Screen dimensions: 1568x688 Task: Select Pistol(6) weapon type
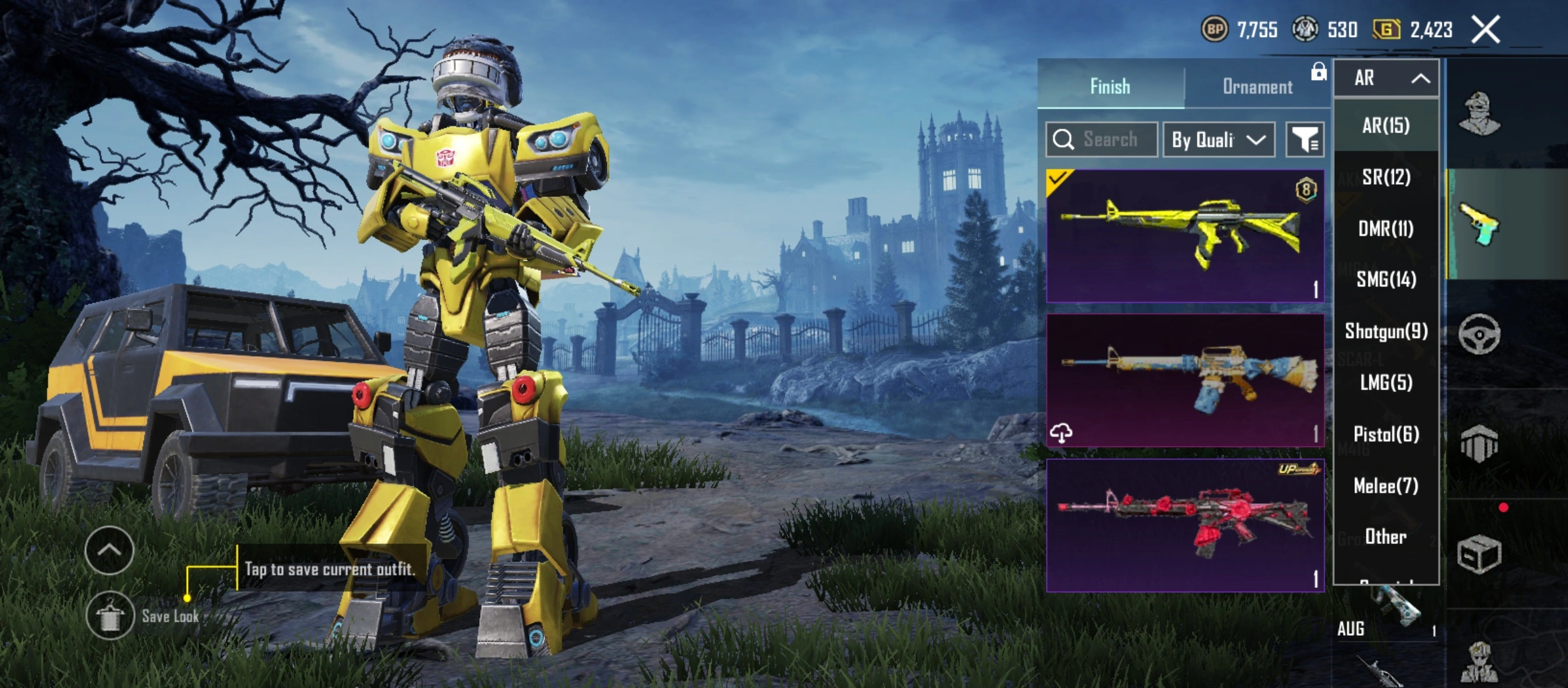(x=1386, y=434)
